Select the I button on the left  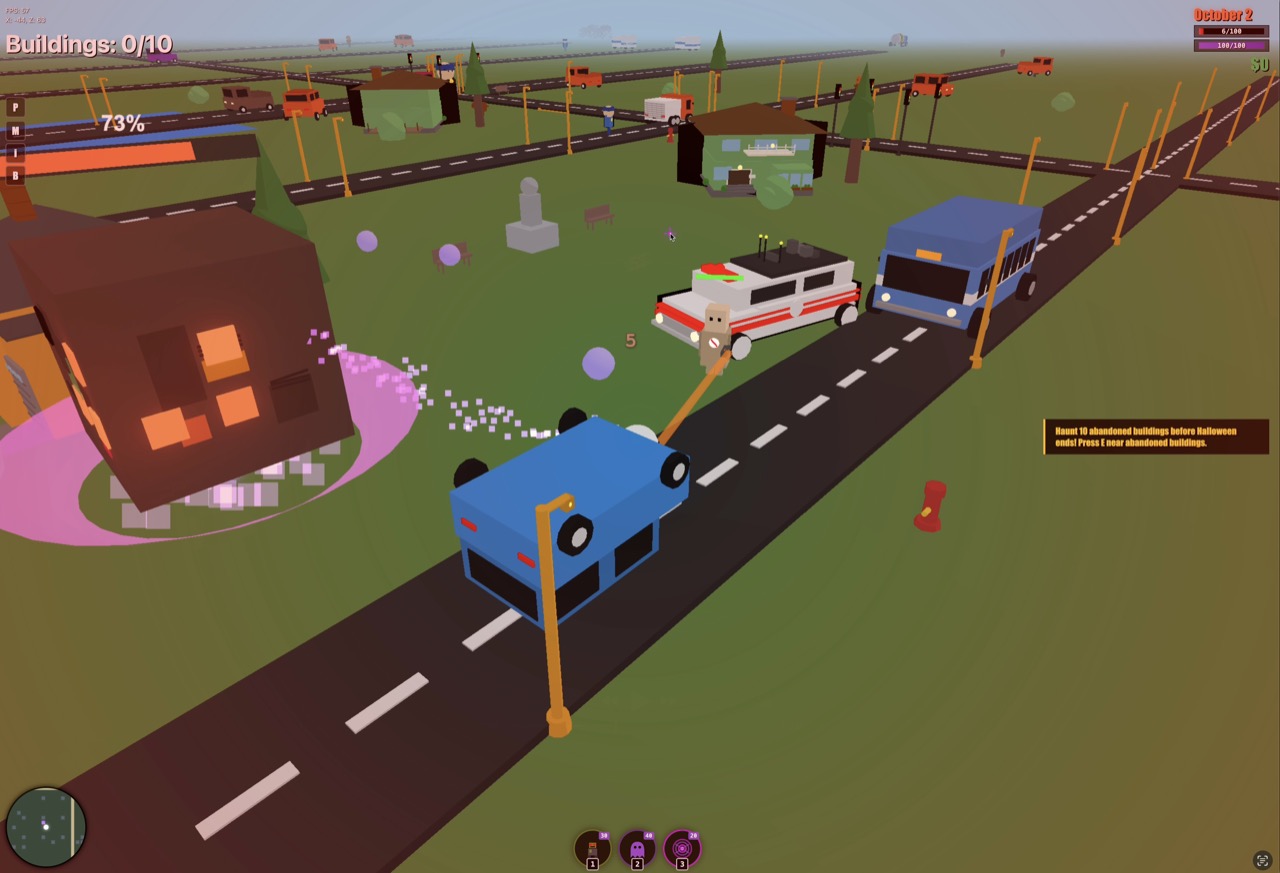(15, 153)
